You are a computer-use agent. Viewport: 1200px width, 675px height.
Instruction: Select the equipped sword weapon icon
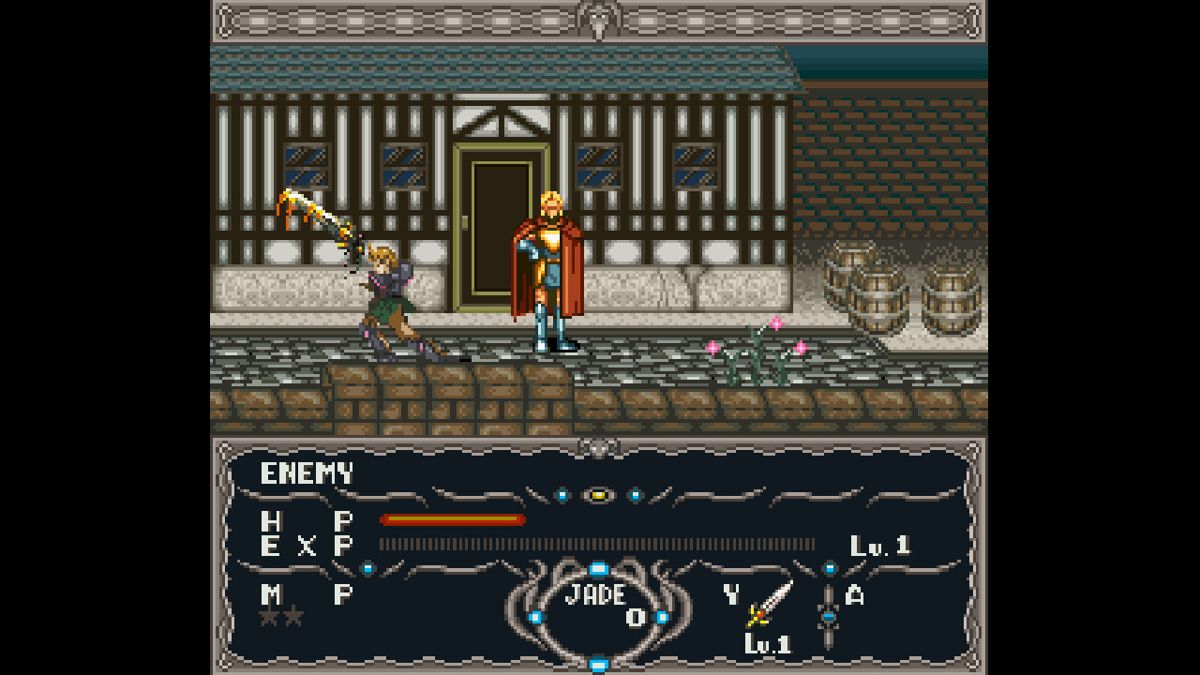771,604
